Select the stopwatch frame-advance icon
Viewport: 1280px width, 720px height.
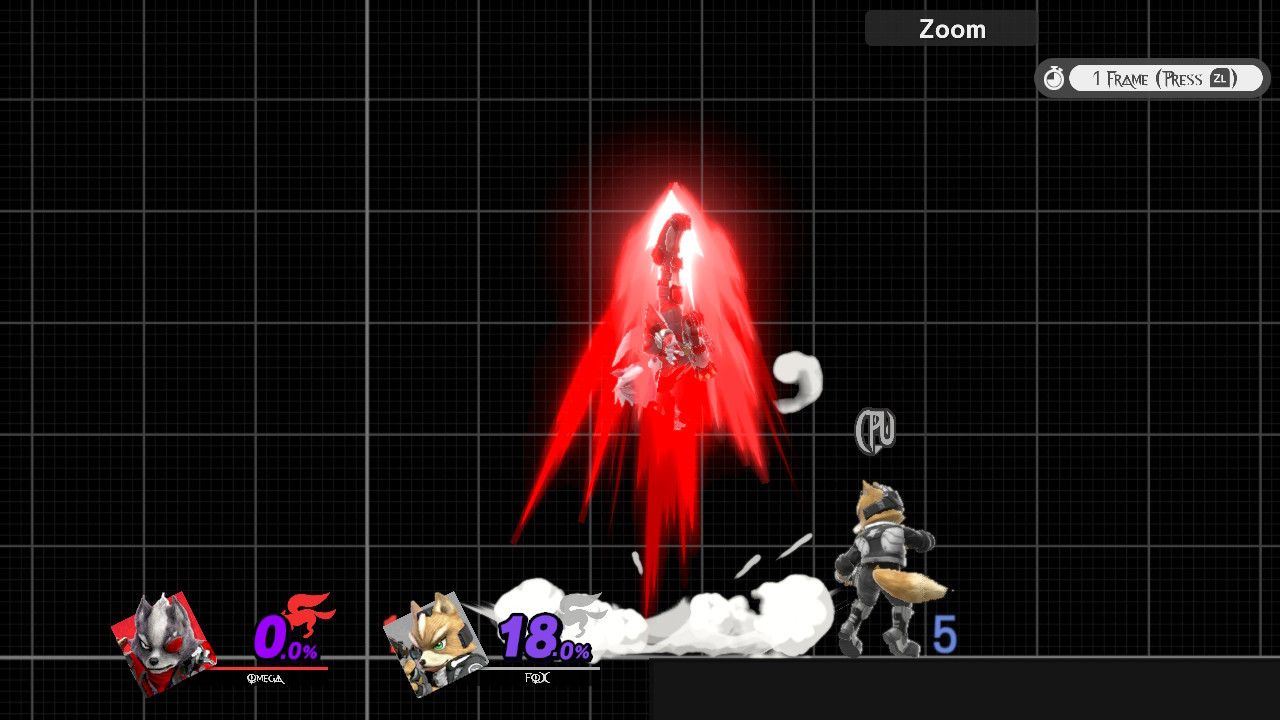point(1054,77)
